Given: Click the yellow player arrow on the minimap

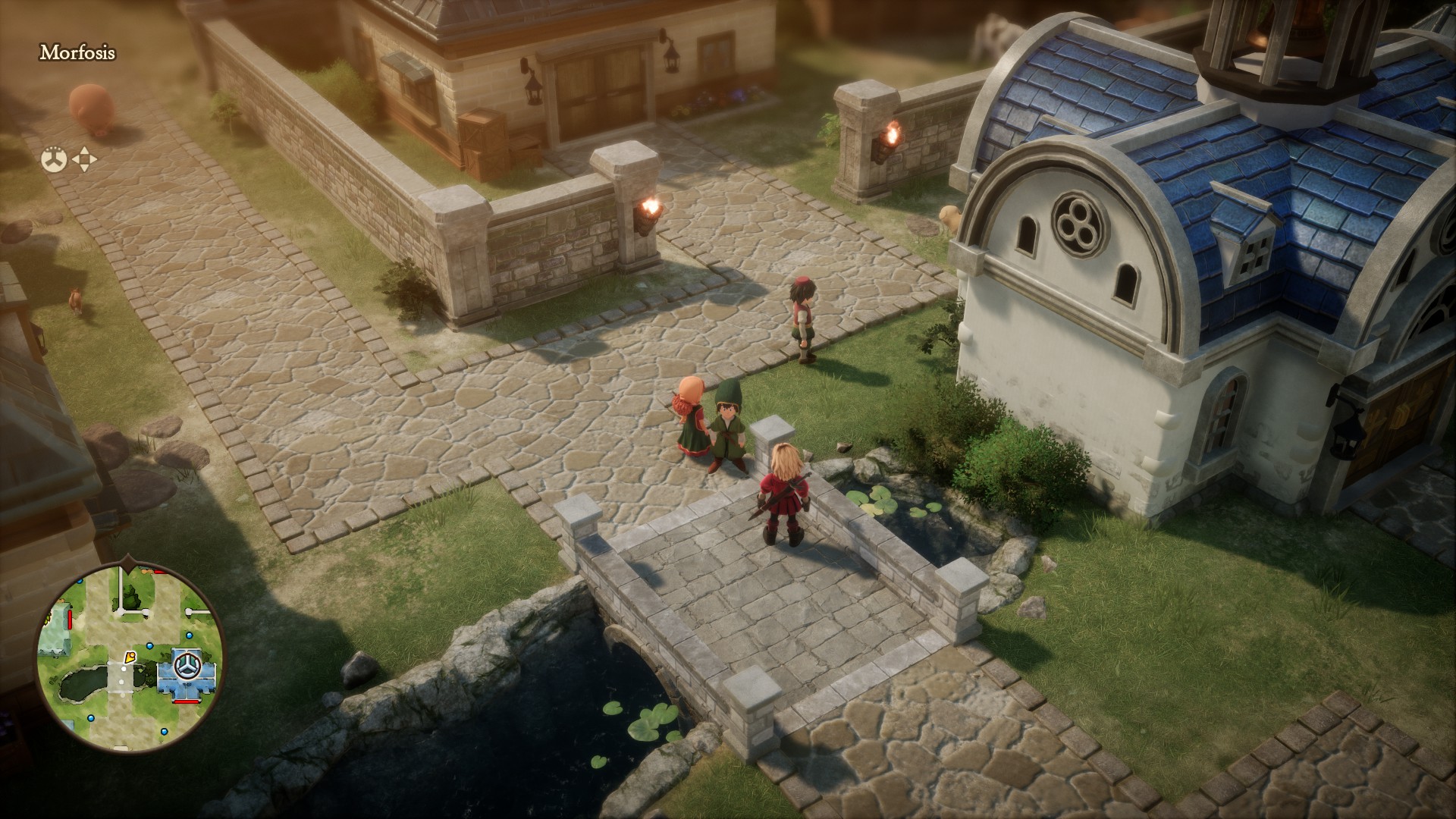Looking at the screenshot, I should click(130, 657).
